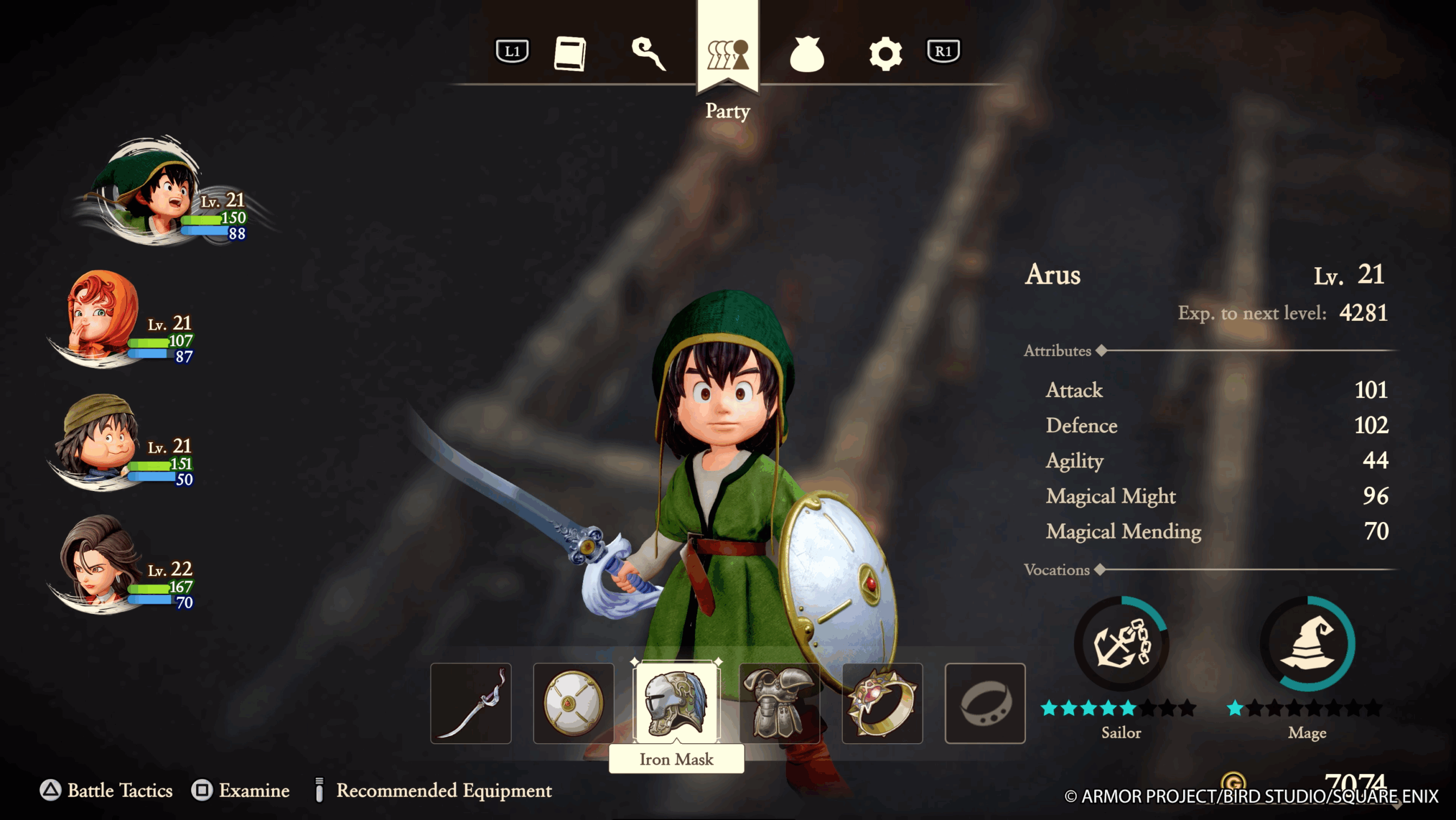Select the jewelled ring accessory slot

[882, 703]
